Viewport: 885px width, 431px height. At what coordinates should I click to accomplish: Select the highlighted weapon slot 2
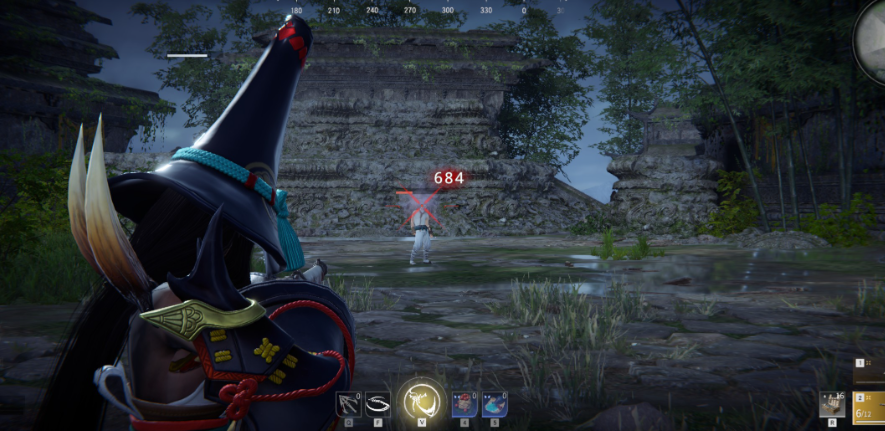coord(870,408)
